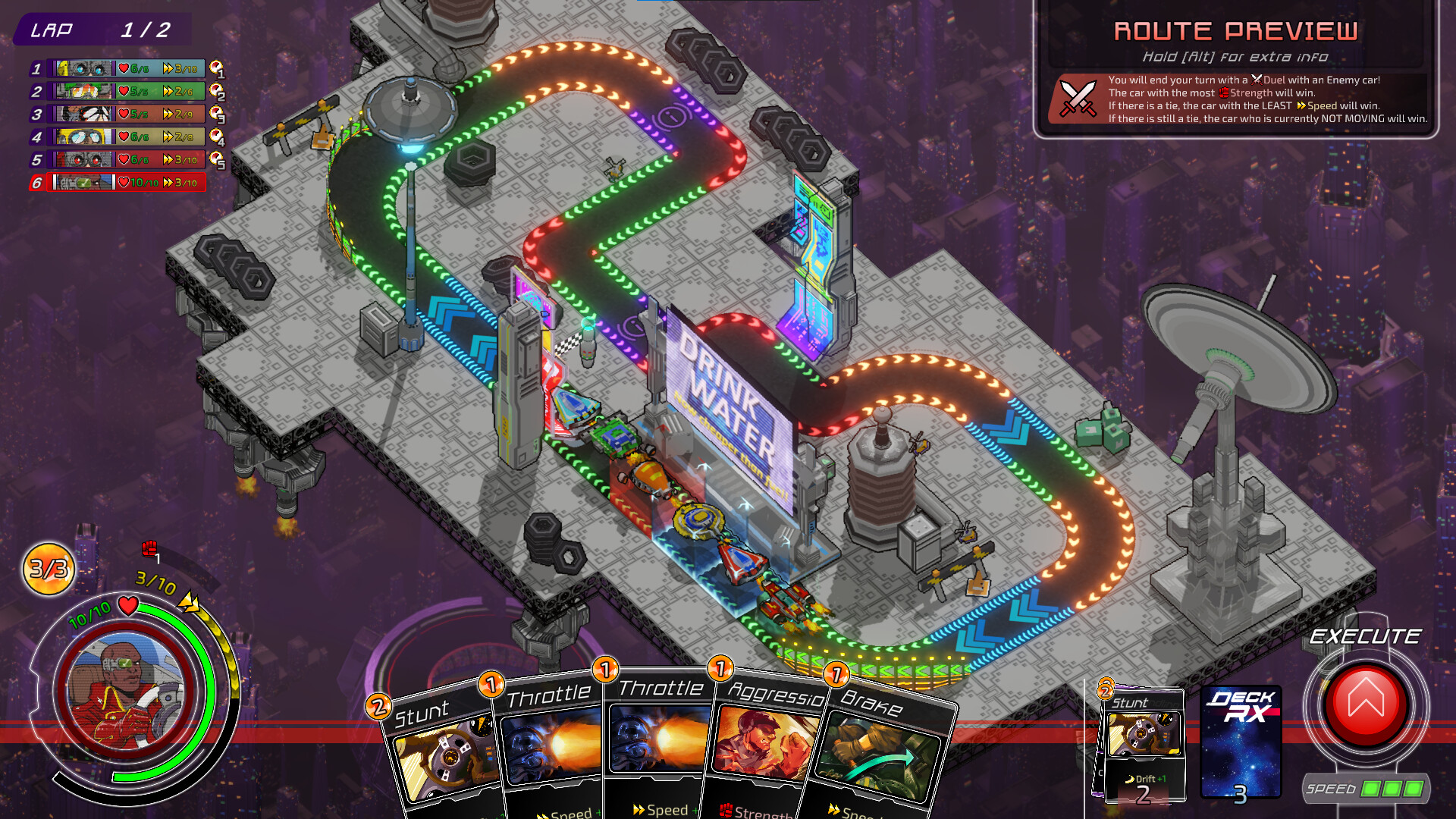Click the stopwatch icon beside the second place racer

click(215, 91)
